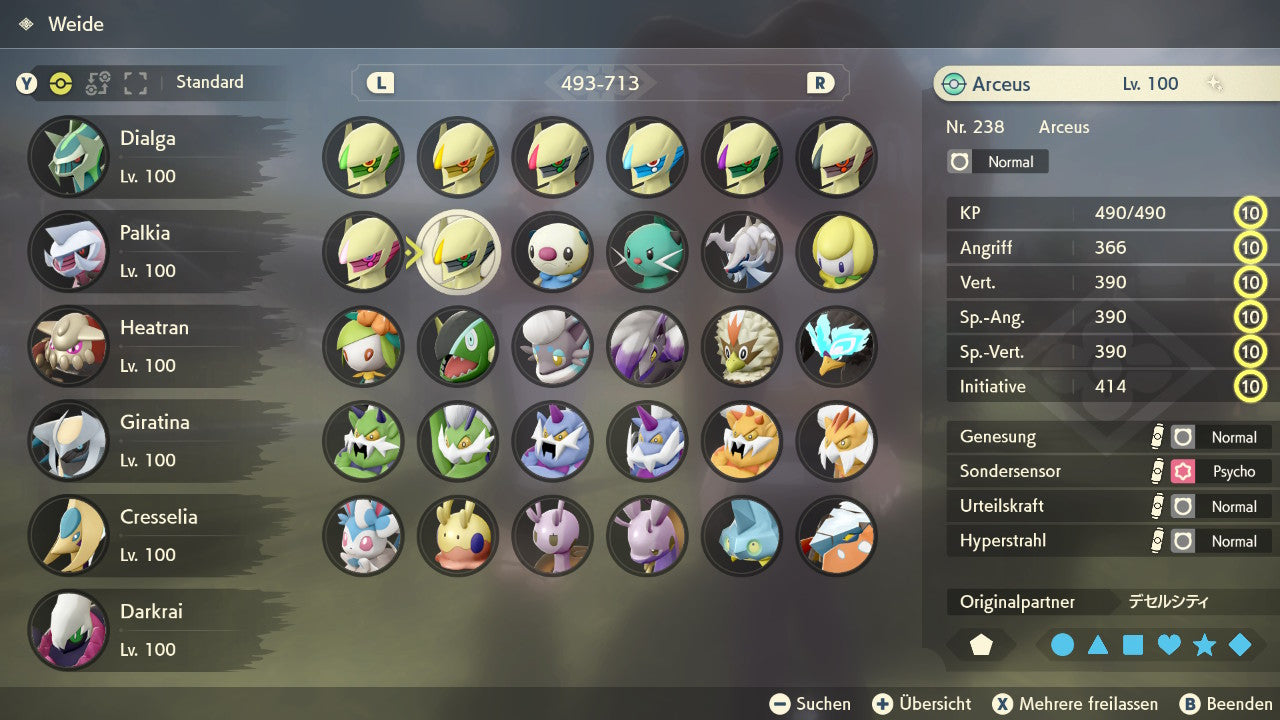
Task: Select the Poké Ball sorting mode icon
Action: (x=59, y=84)
